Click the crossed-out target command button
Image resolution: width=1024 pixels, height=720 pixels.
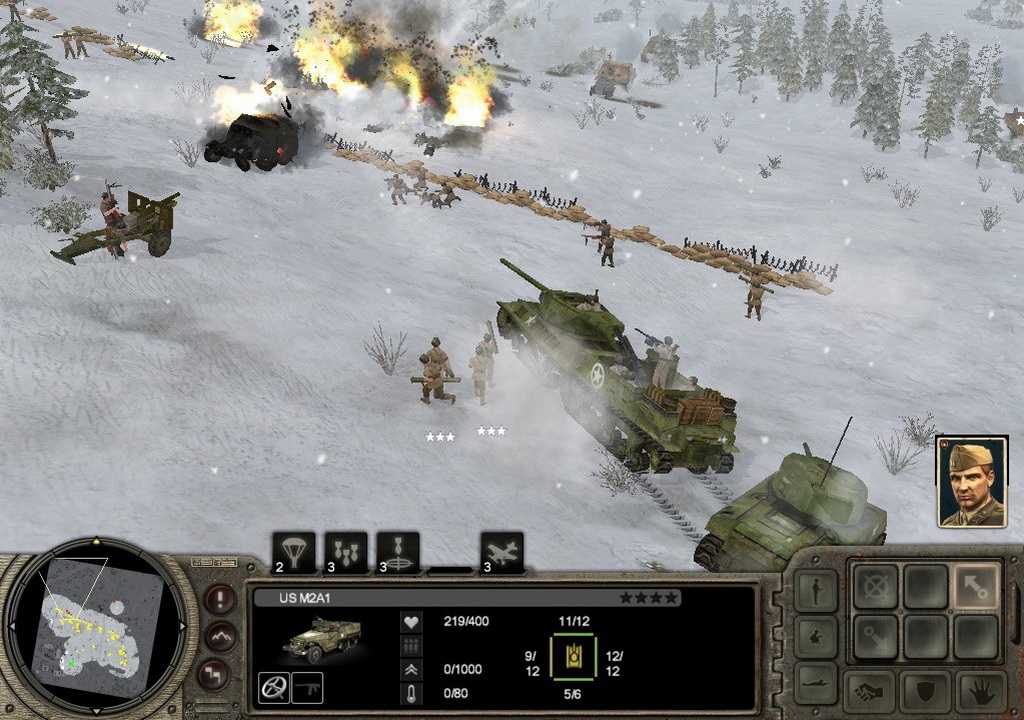874,586
